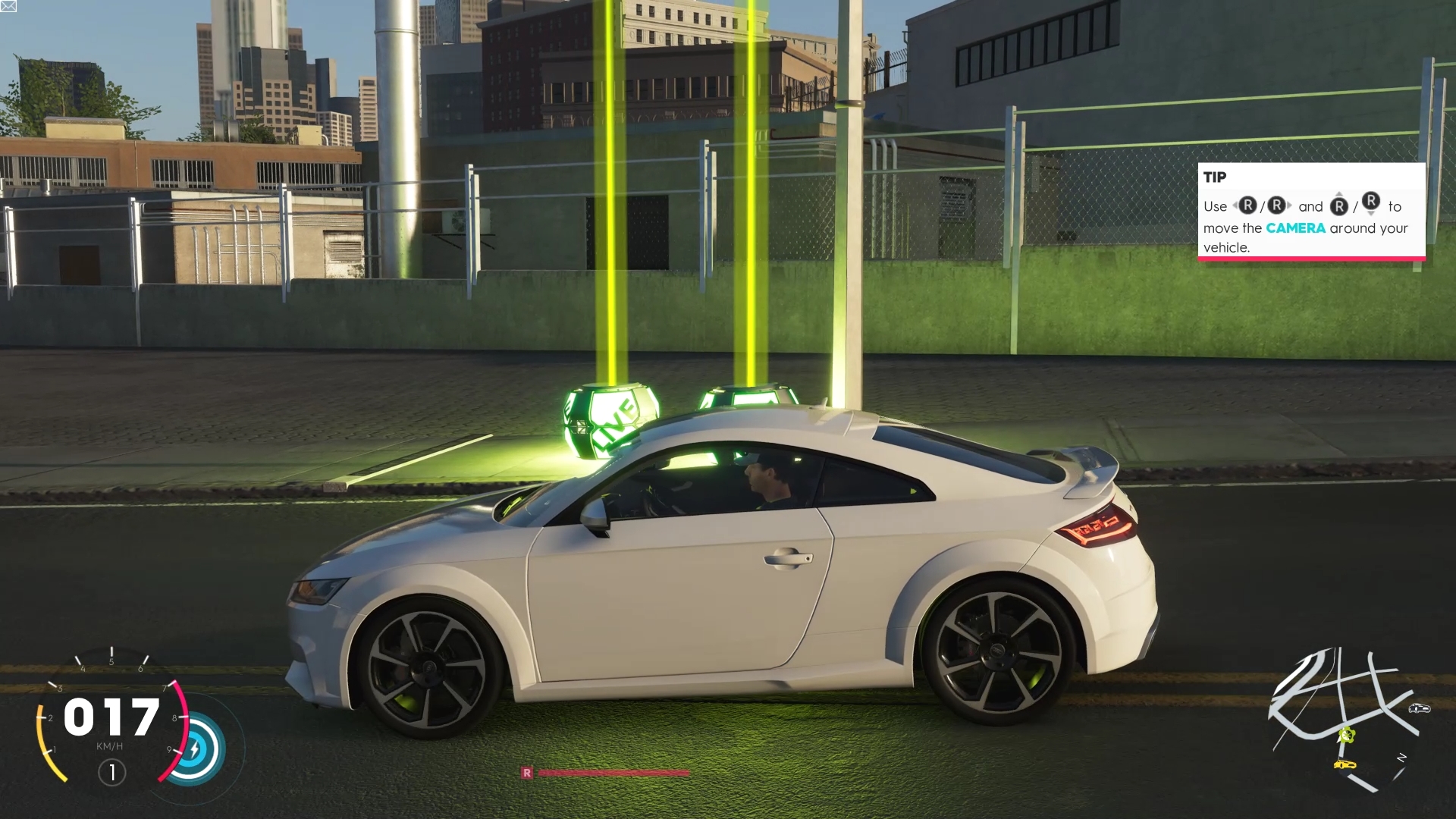This screenshot has width=1456, height=819.
Task: Click the N compass marker near the minimap
Action: click(1401, 756)
